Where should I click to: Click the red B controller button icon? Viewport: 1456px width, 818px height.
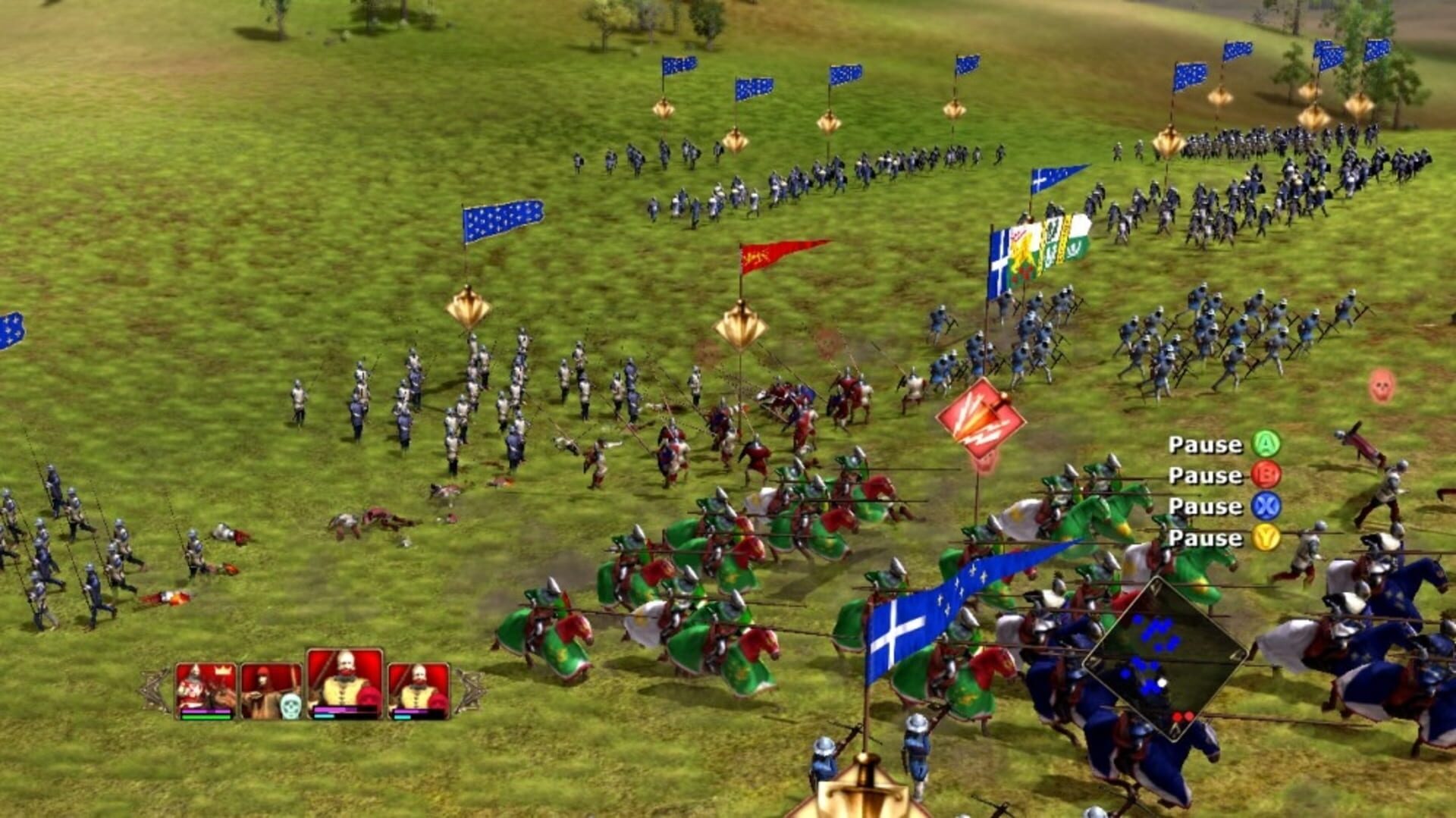[x=1268, y=477]
